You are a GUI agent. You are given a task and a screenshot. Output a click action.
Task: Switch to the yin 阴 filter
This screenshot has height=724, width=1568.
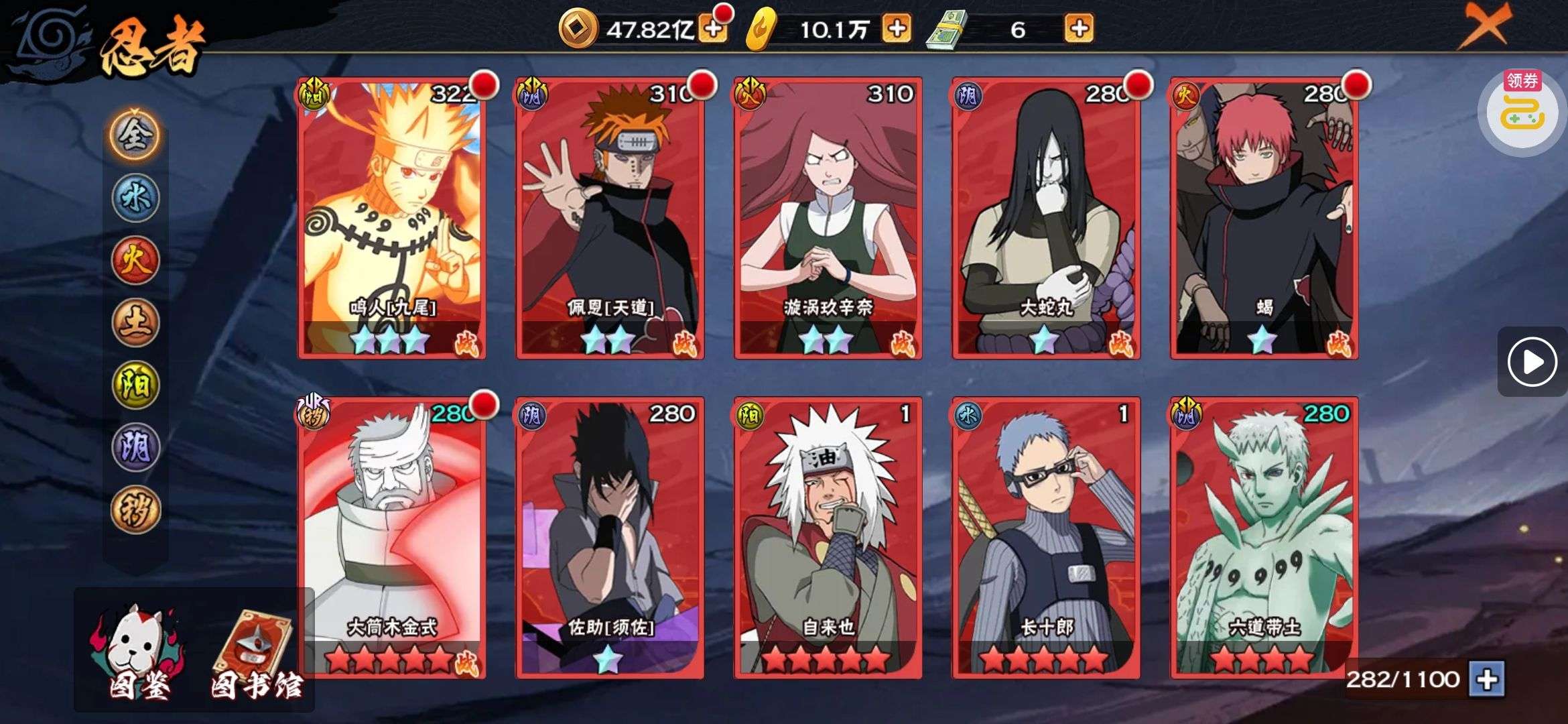(135, 447)
